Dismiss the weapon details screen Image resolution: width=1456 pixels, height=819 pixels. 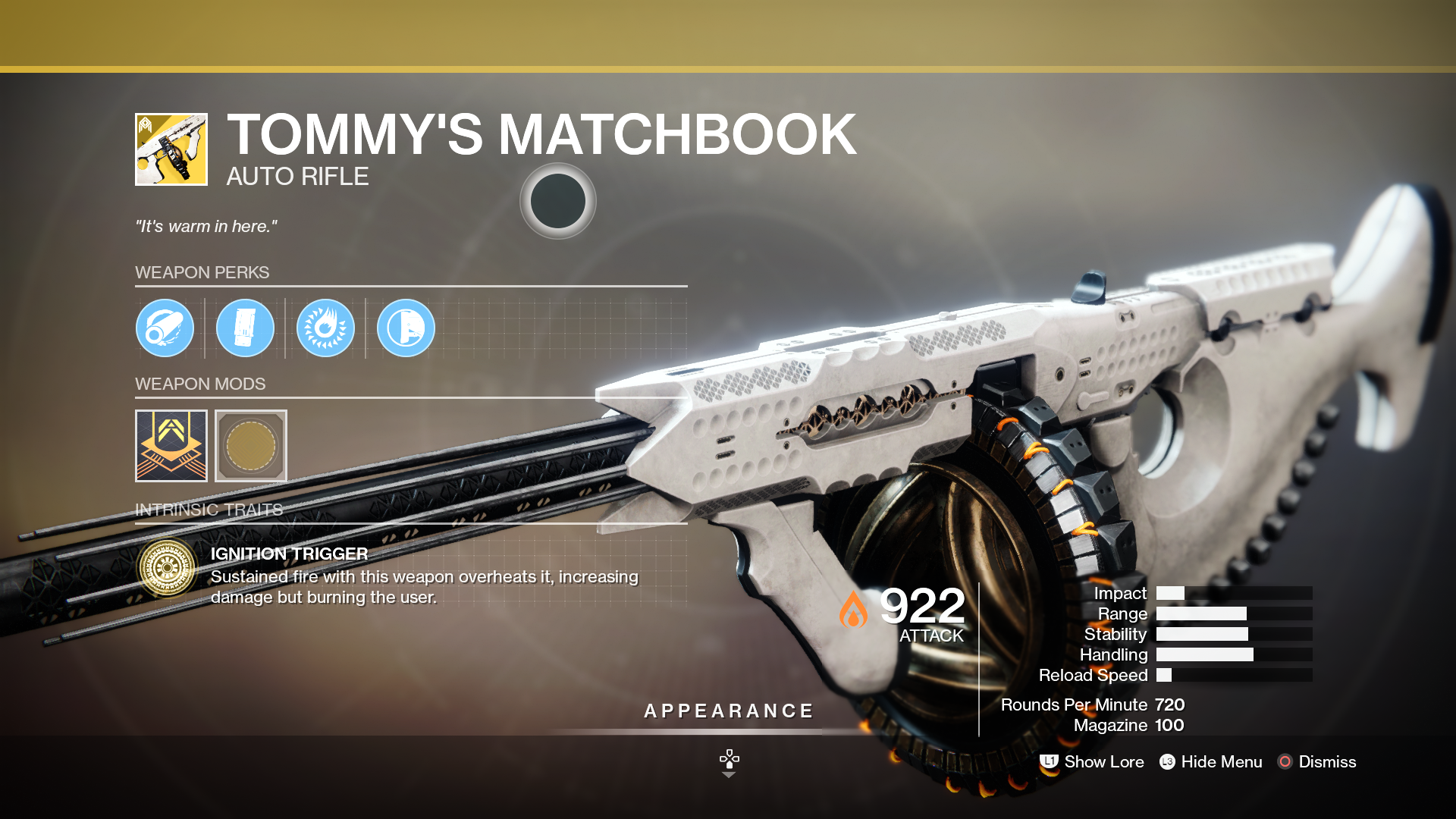coord(1317,761)
